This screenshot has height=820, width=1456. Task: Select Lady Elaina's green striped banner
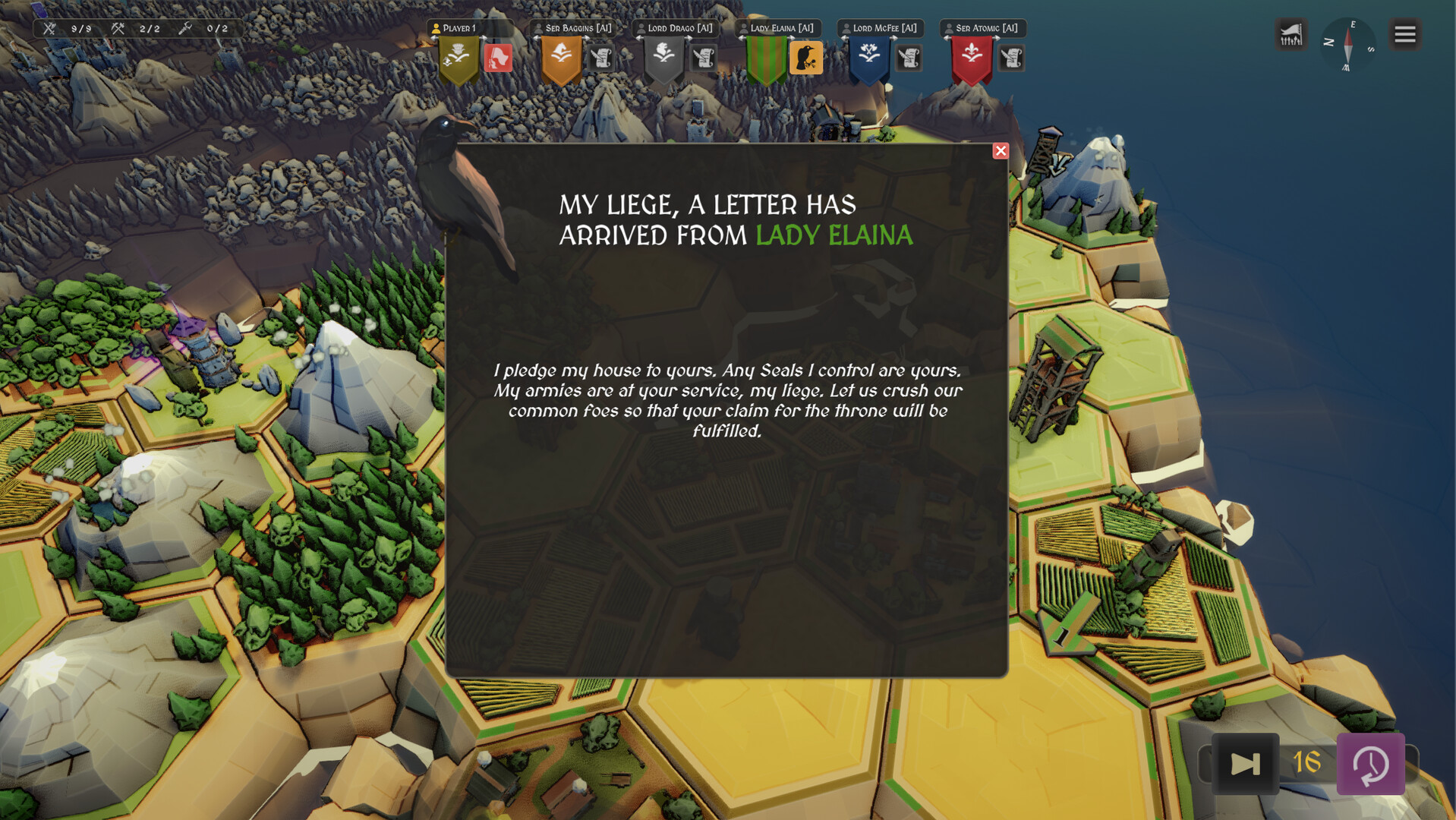pyautogui.click(x=766, y=61)
